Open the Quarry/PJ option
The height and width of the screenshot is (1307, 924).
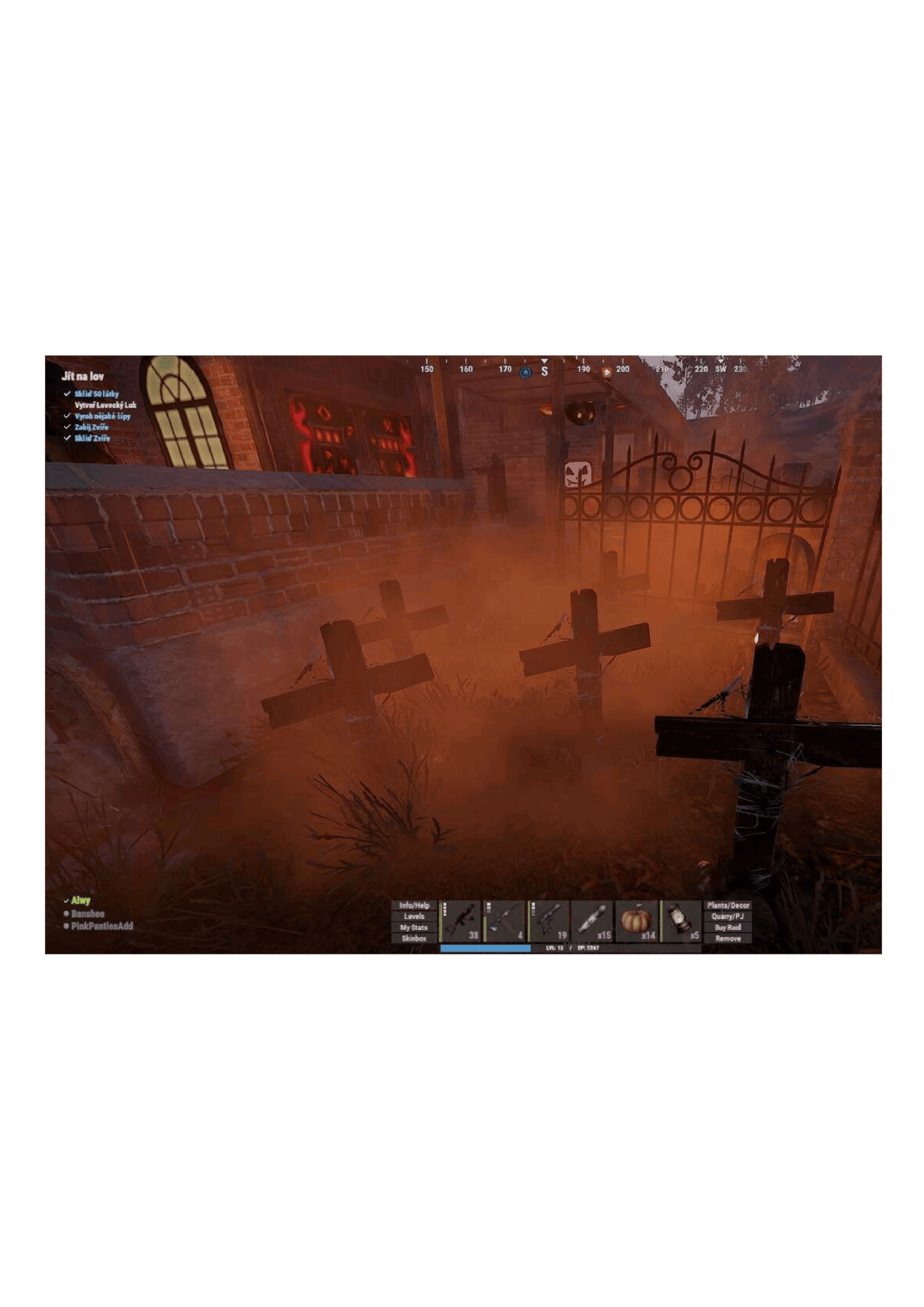728,916
